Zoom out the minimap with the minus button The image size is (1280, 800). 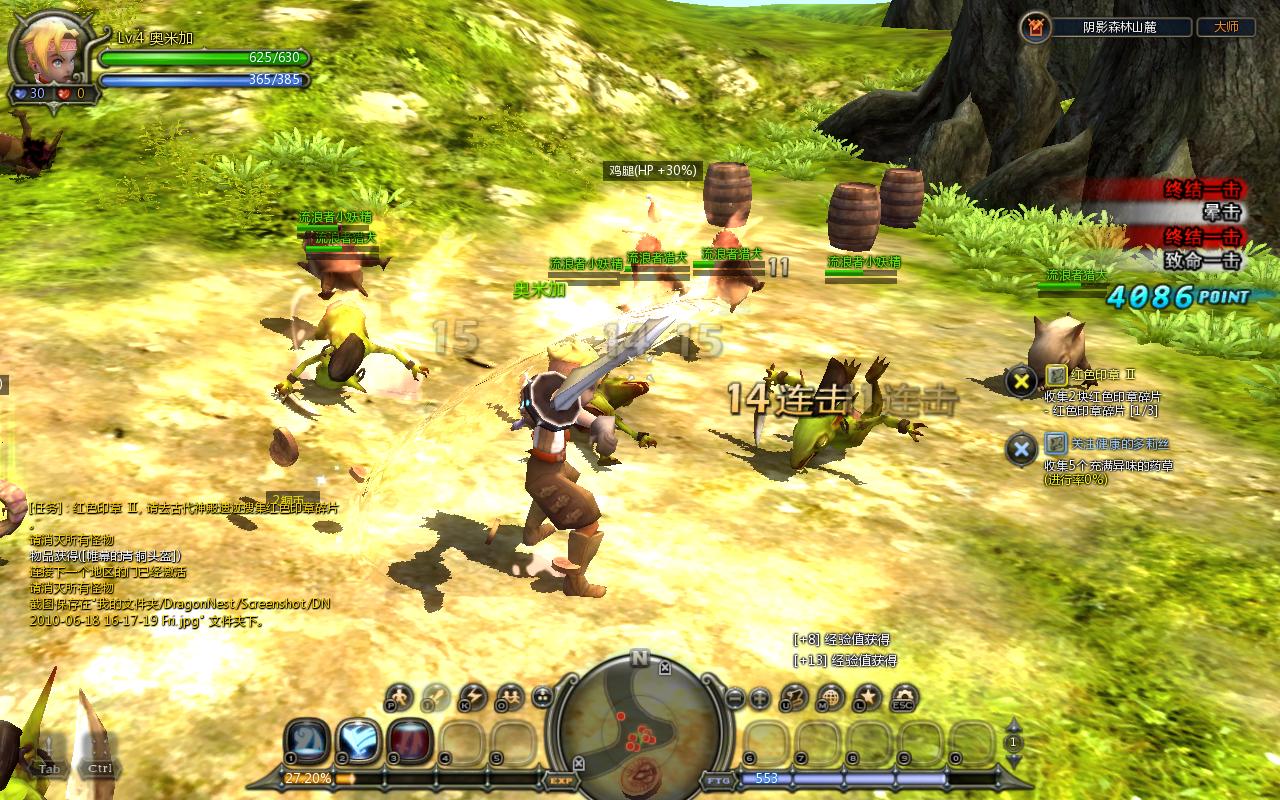[x=735, y=698]
